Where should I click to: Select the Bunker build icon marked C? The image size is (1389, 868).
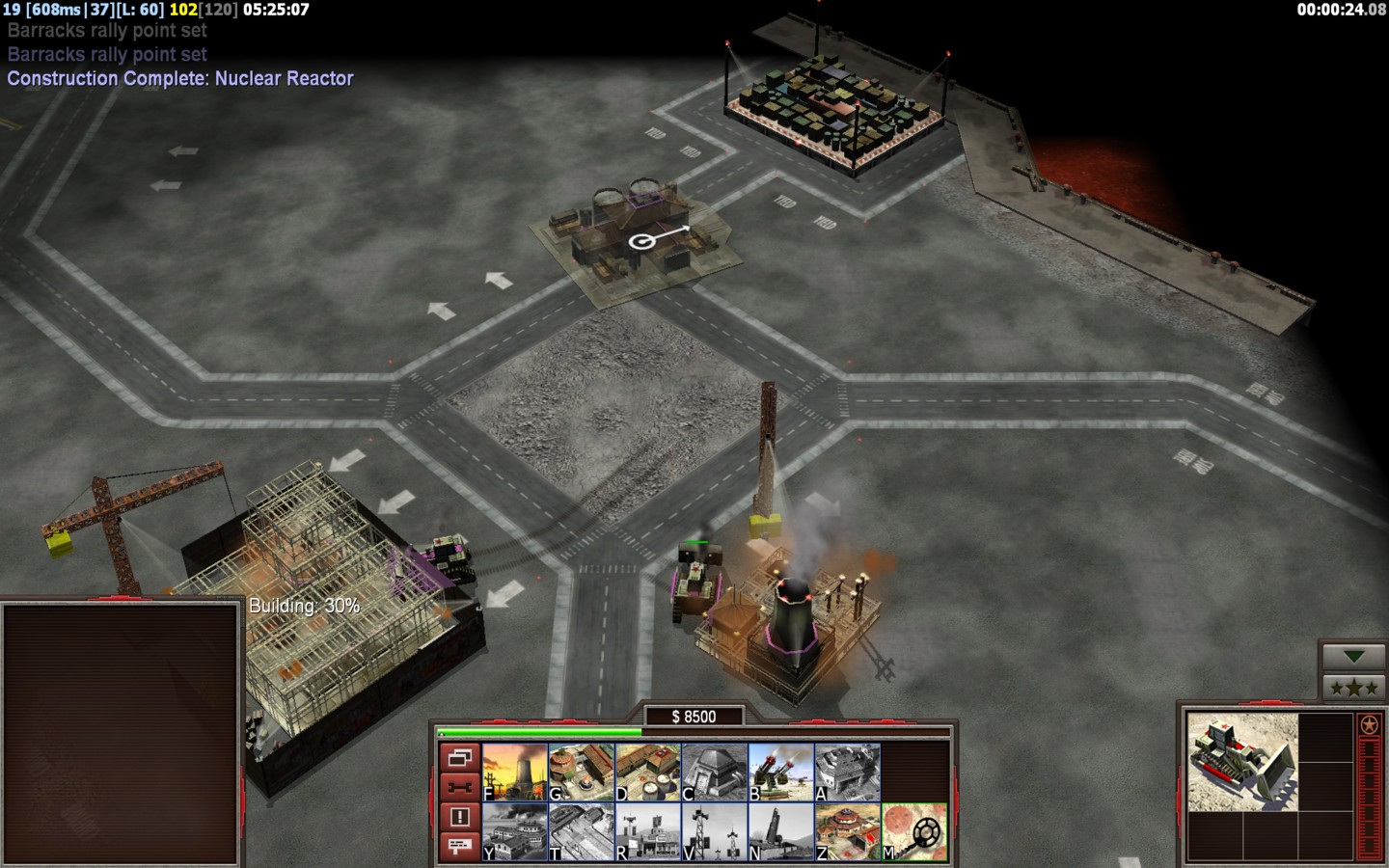coord(714,772)
